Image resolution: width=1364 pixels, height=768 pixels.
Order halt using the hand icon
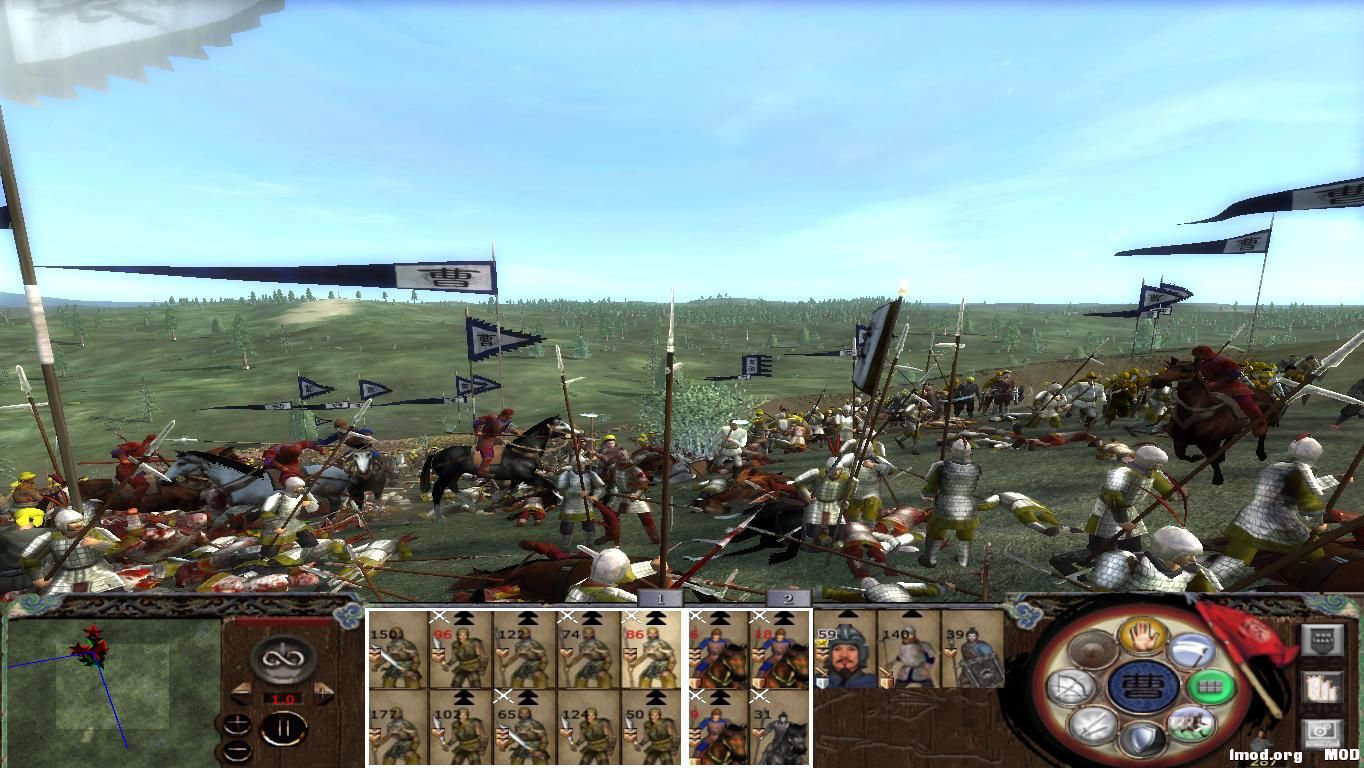coord(1141,639)
